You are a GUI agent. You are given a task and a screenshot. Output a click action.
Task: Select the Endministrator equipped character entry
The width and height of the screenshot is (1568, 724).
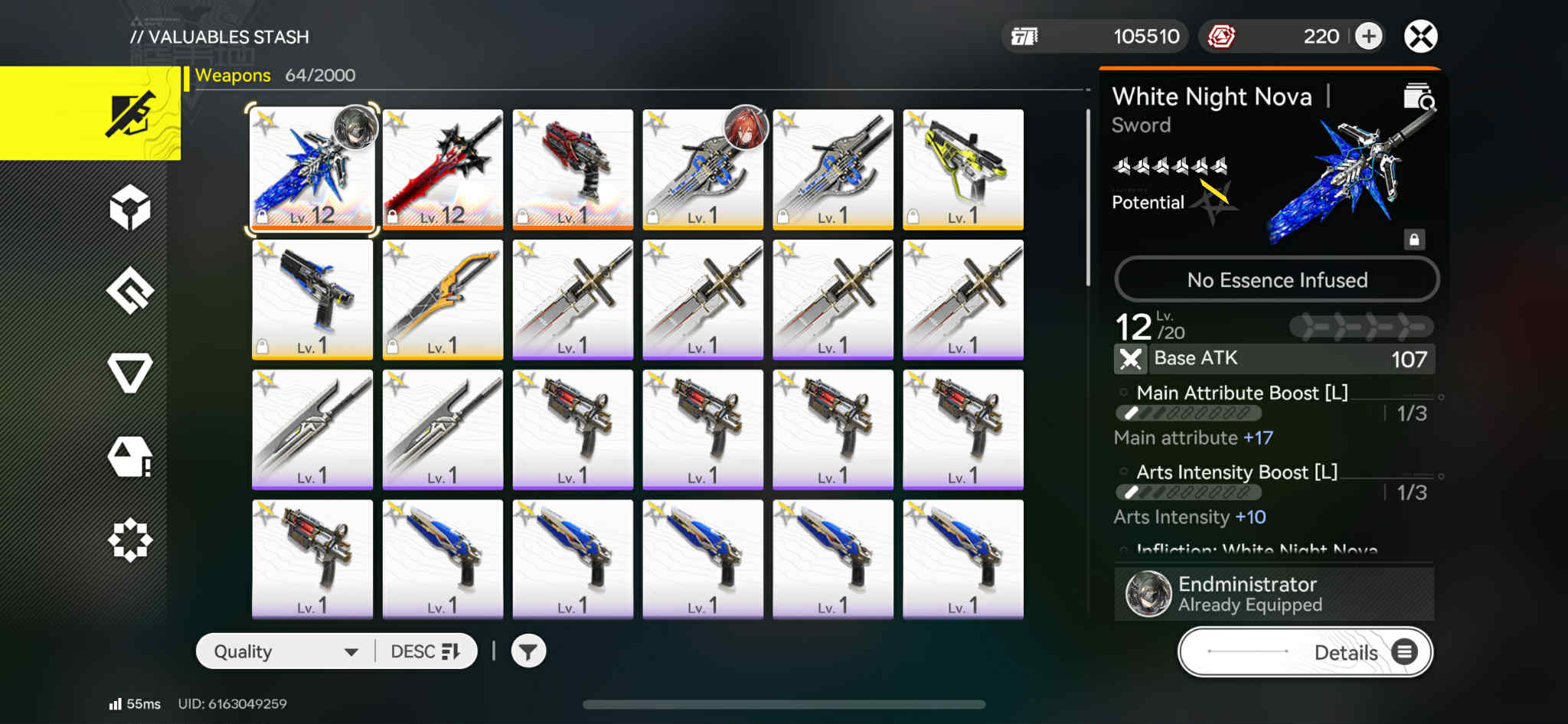click(1273, 593)
